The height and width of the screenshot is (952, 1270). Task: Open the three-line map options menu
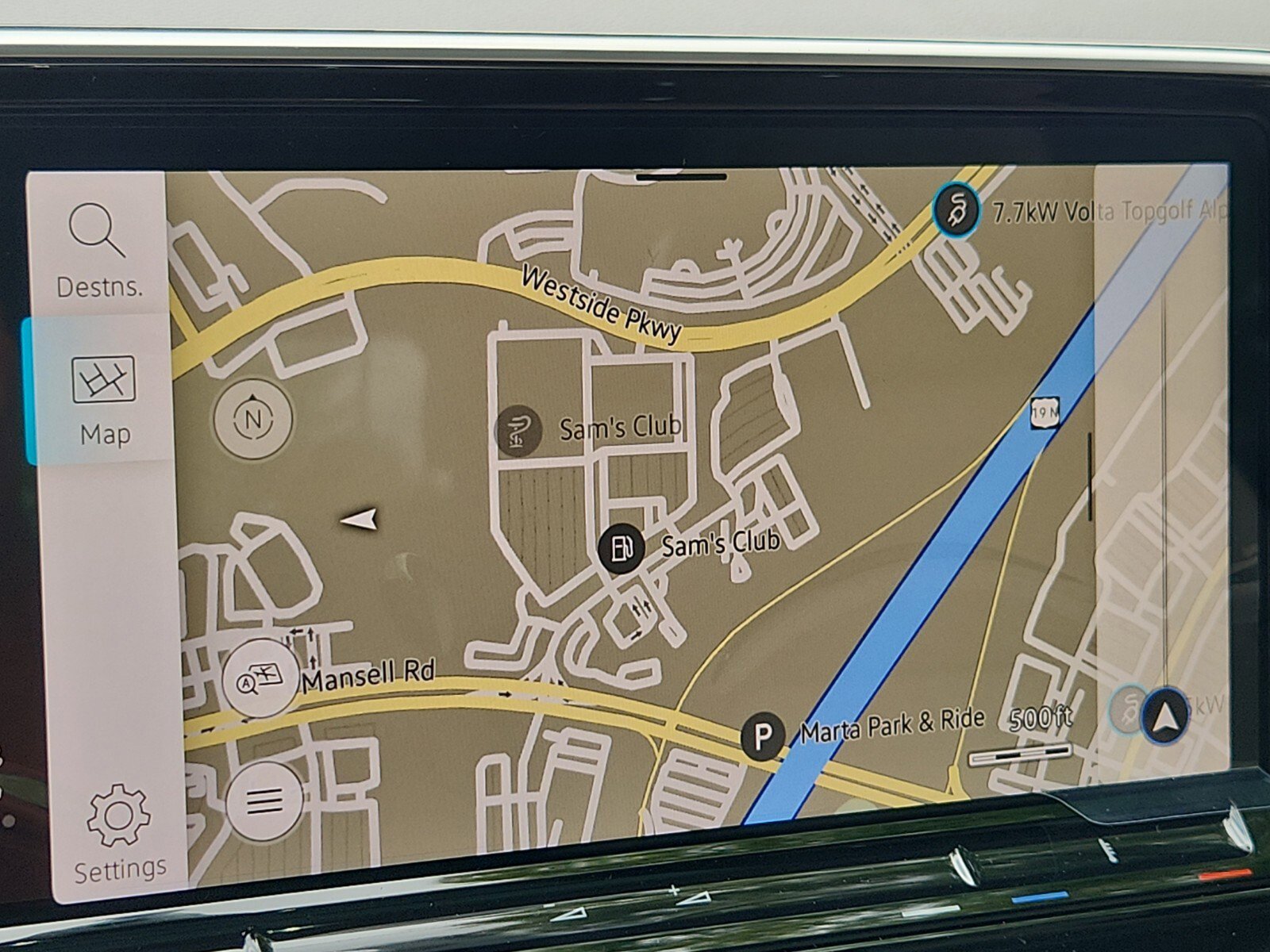point(264,801)
